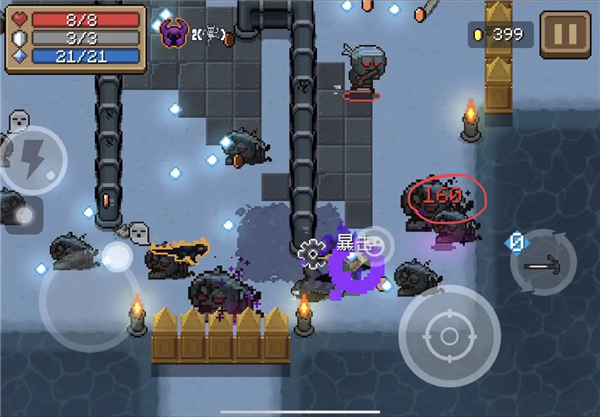The image size is (600, 417).
Task: Activate the lightning bolt skill
Action: (x=30, y=160)
